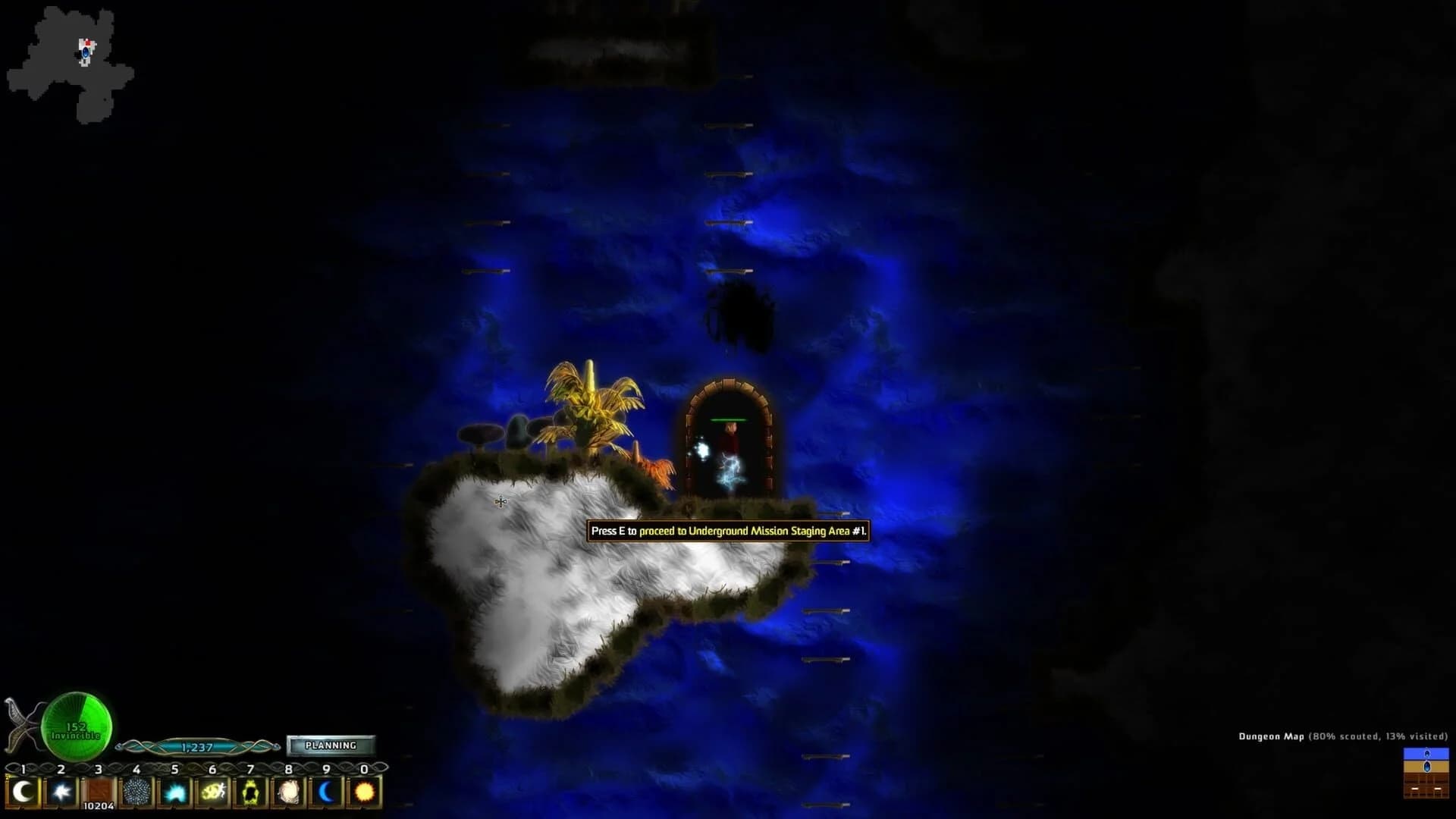
Task: Click the Press E prompt tooltip
Action: (730, 532)
